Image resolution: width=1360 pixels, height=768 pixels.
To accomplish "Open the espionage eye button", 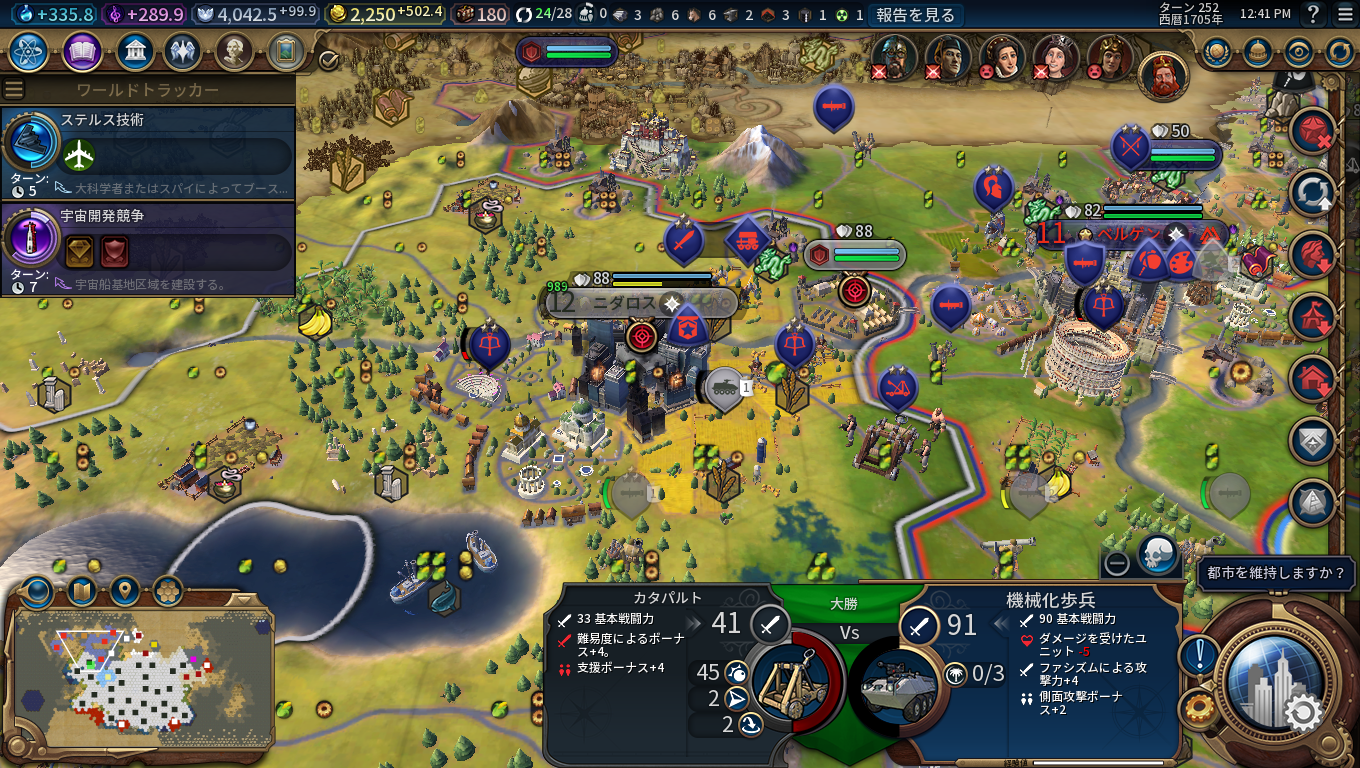I will tap(1298, 52).
